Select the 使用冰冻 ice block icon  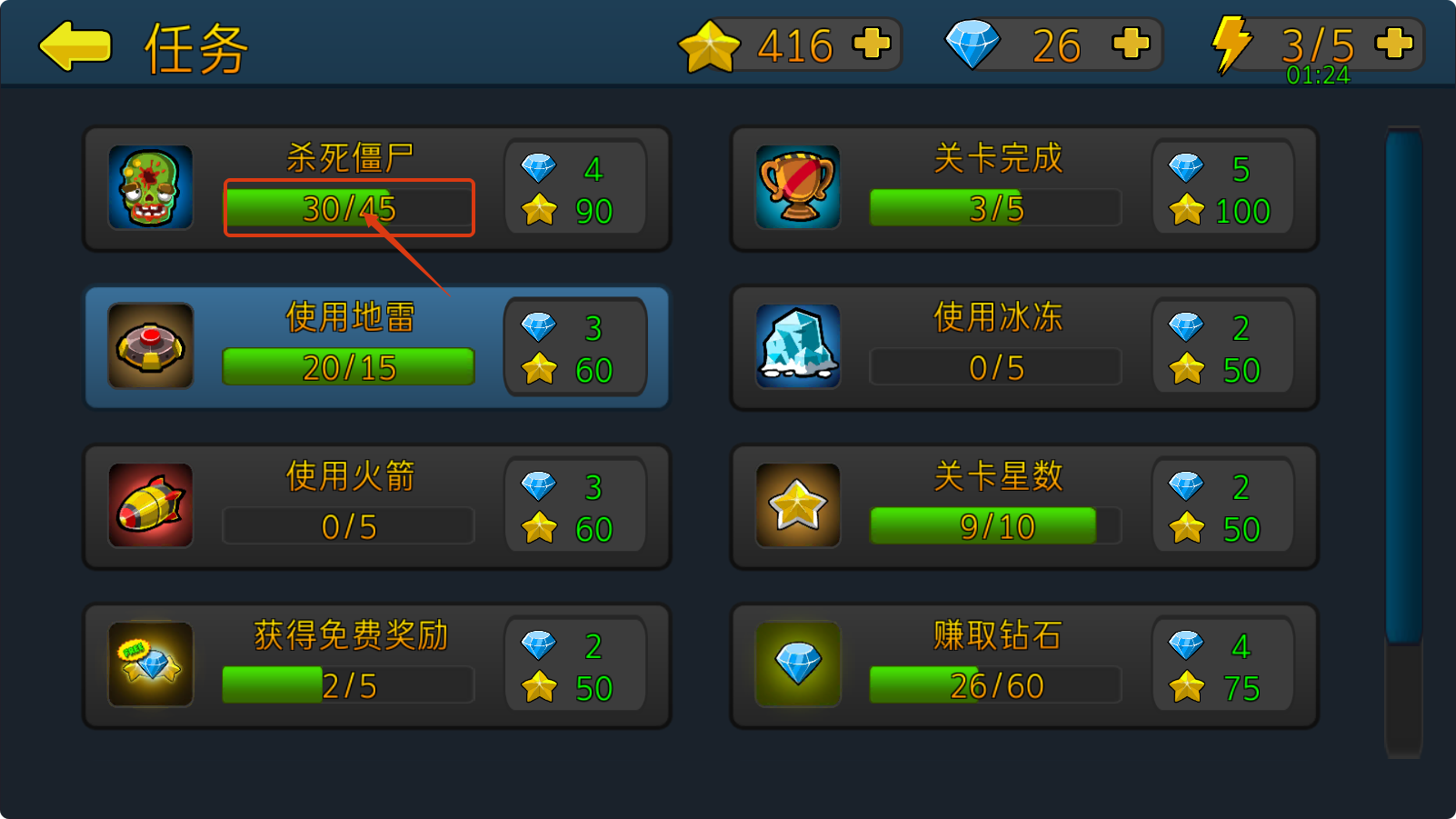click(x=797, y=346)
